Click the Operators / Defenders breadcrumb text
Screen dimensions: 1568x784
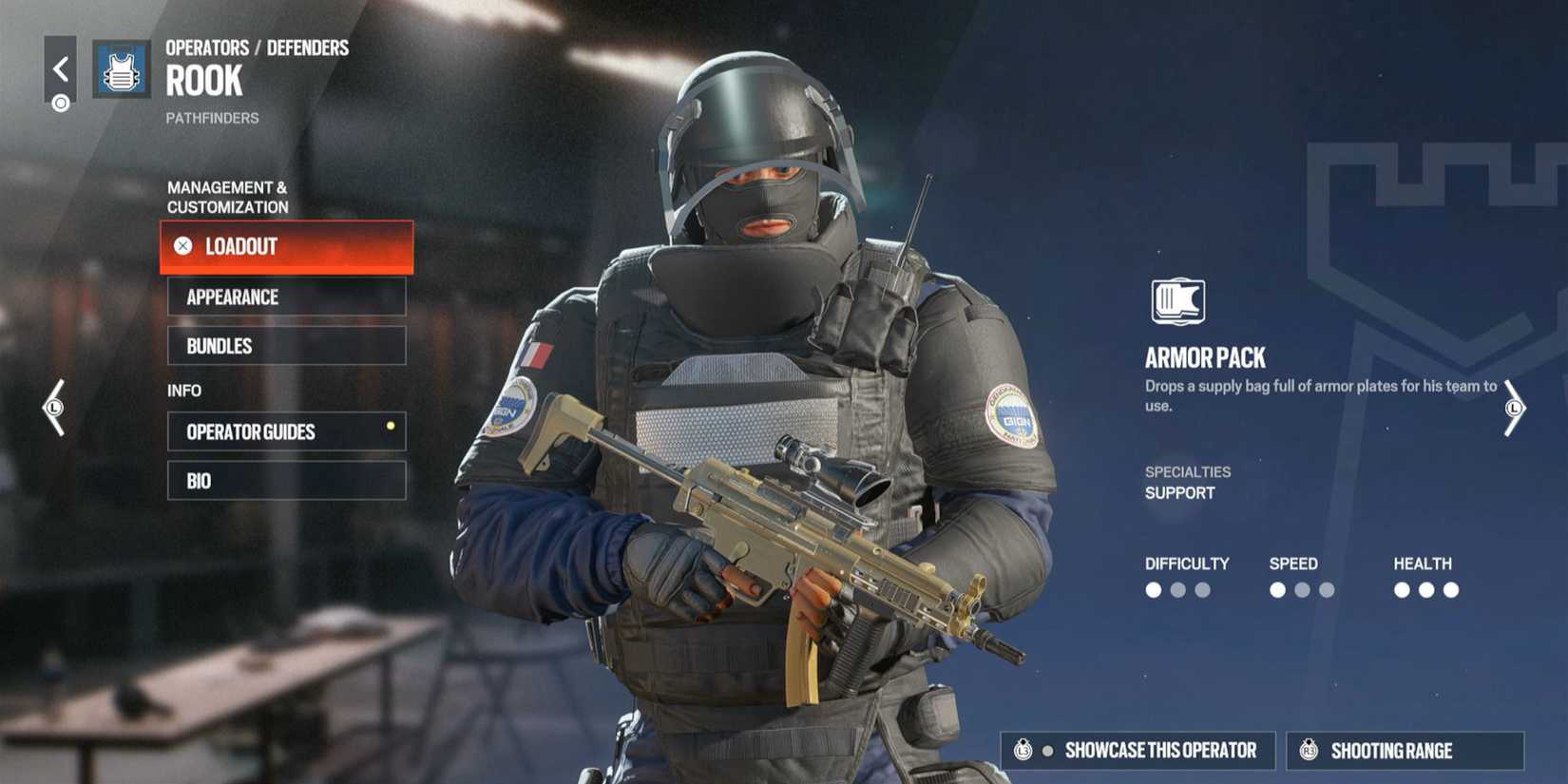click(257, 47)
